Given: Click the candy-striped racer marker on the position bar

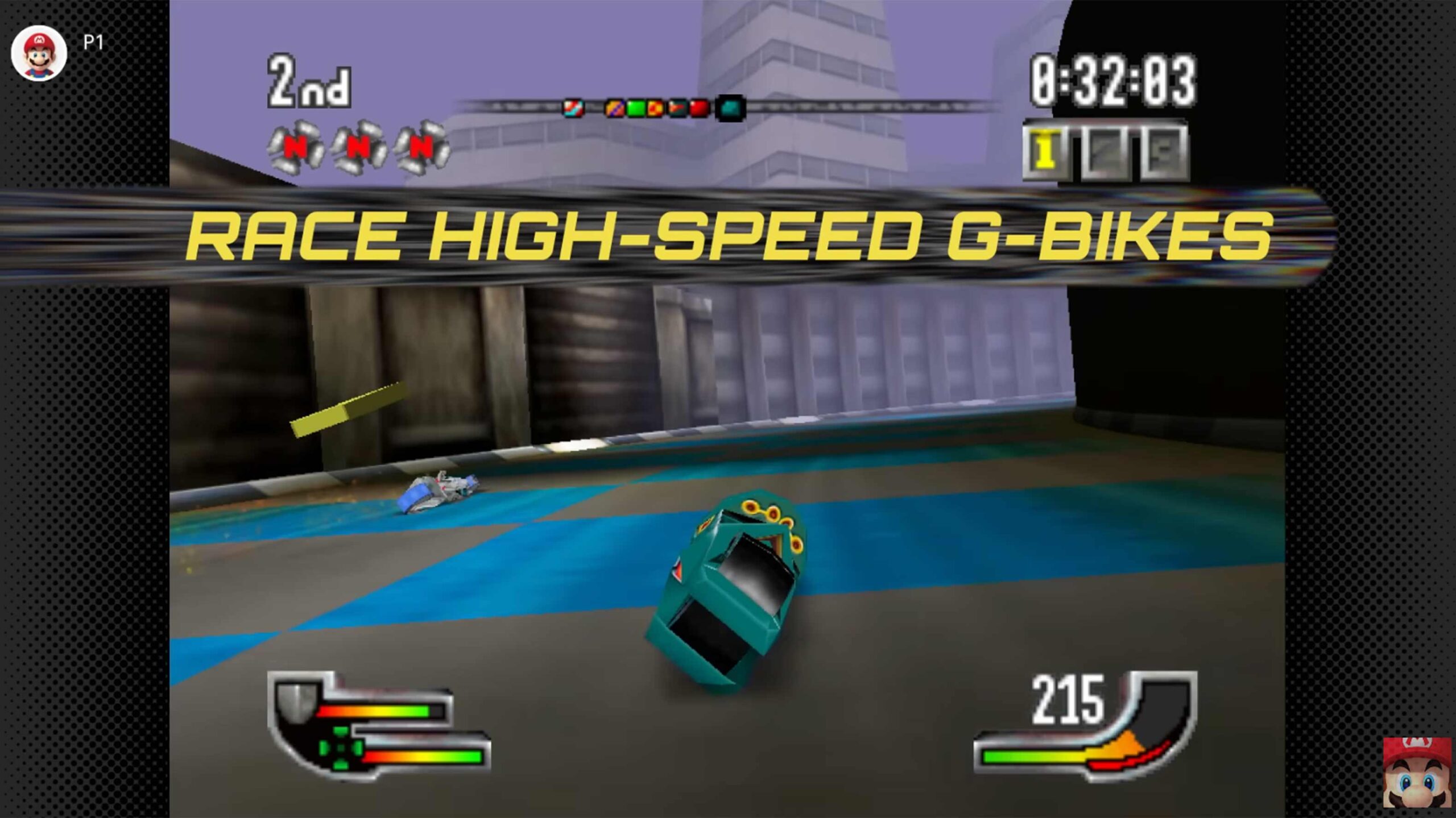Looking at the screenshot, I should coord(573,108).
